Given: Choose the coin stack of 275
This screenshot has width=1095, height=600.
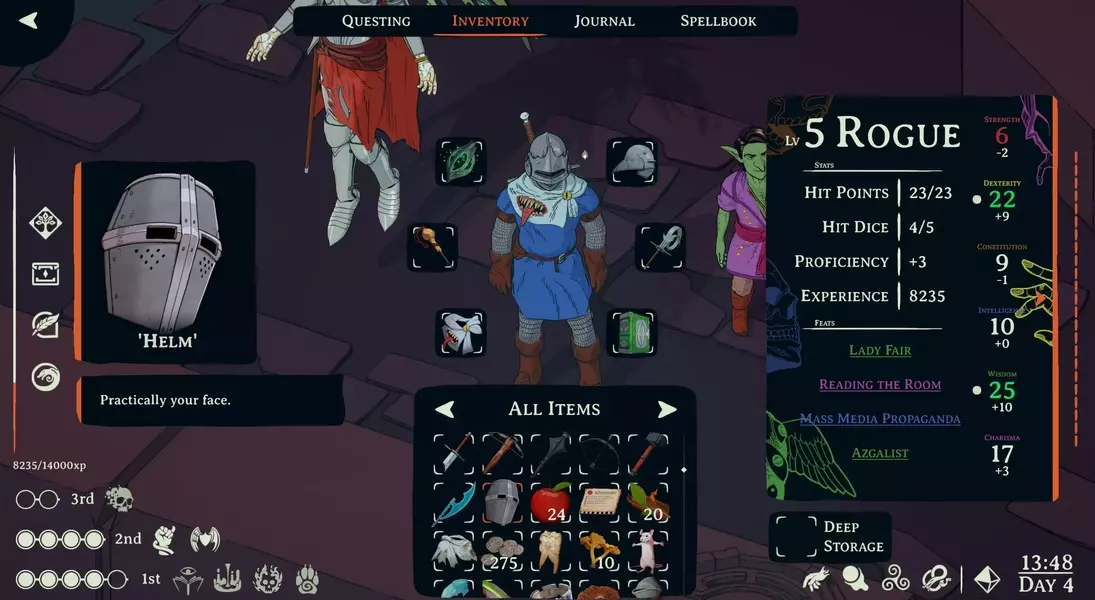Looking at the screenshot, I should point(504,550).
